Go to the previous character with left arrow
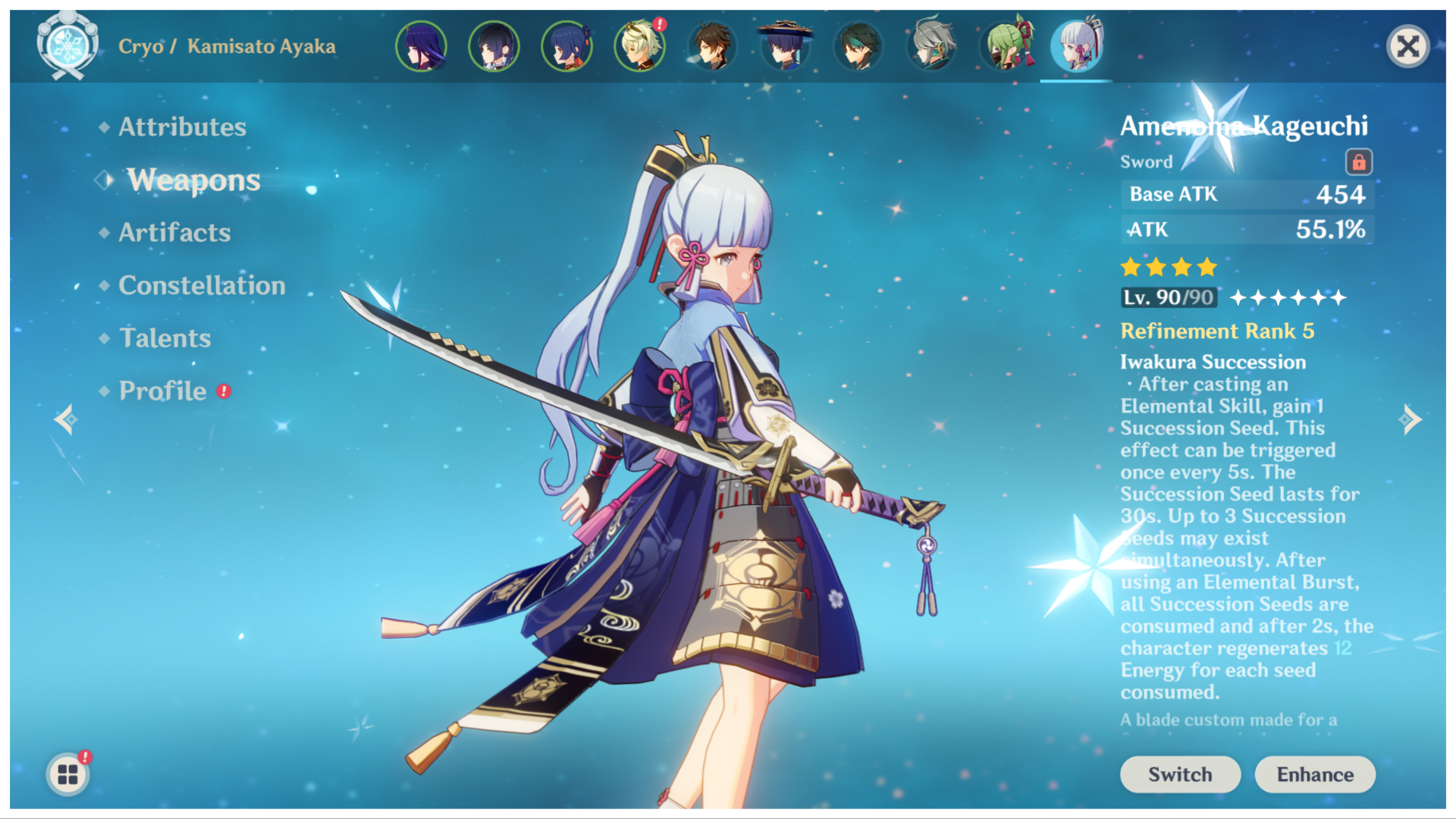The height and width of the screenshot is (819, 1456). [x=65, y=419]
